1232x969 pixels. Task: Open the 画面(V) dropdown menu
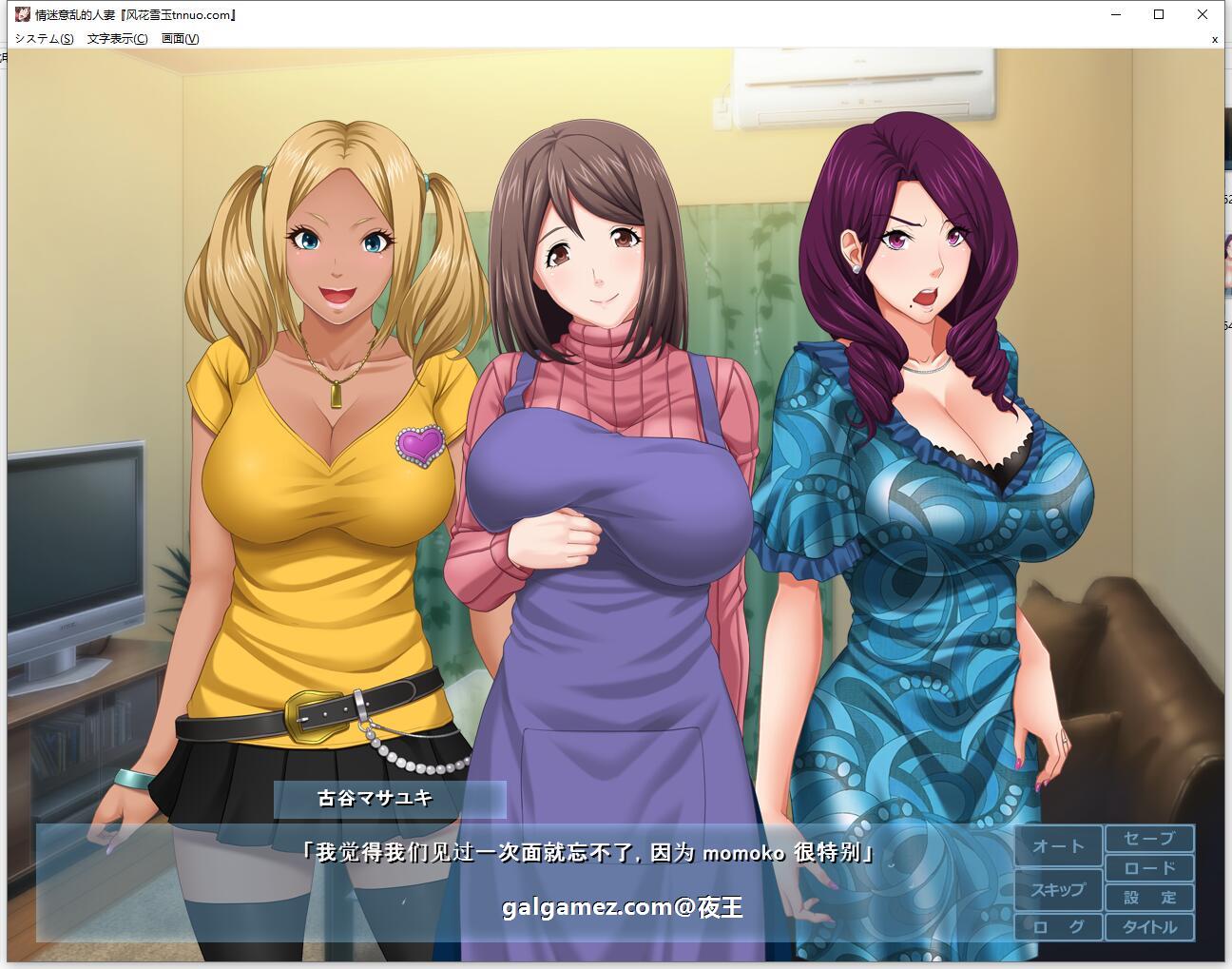180,39
